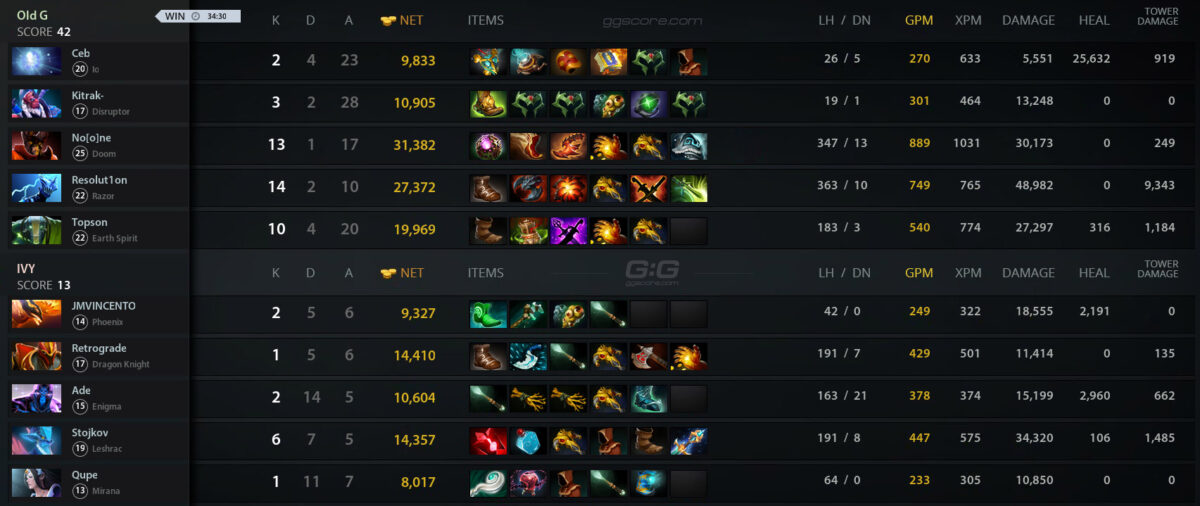
Task: Click Topson's purple sword item
Action: [x=568, y=231]
